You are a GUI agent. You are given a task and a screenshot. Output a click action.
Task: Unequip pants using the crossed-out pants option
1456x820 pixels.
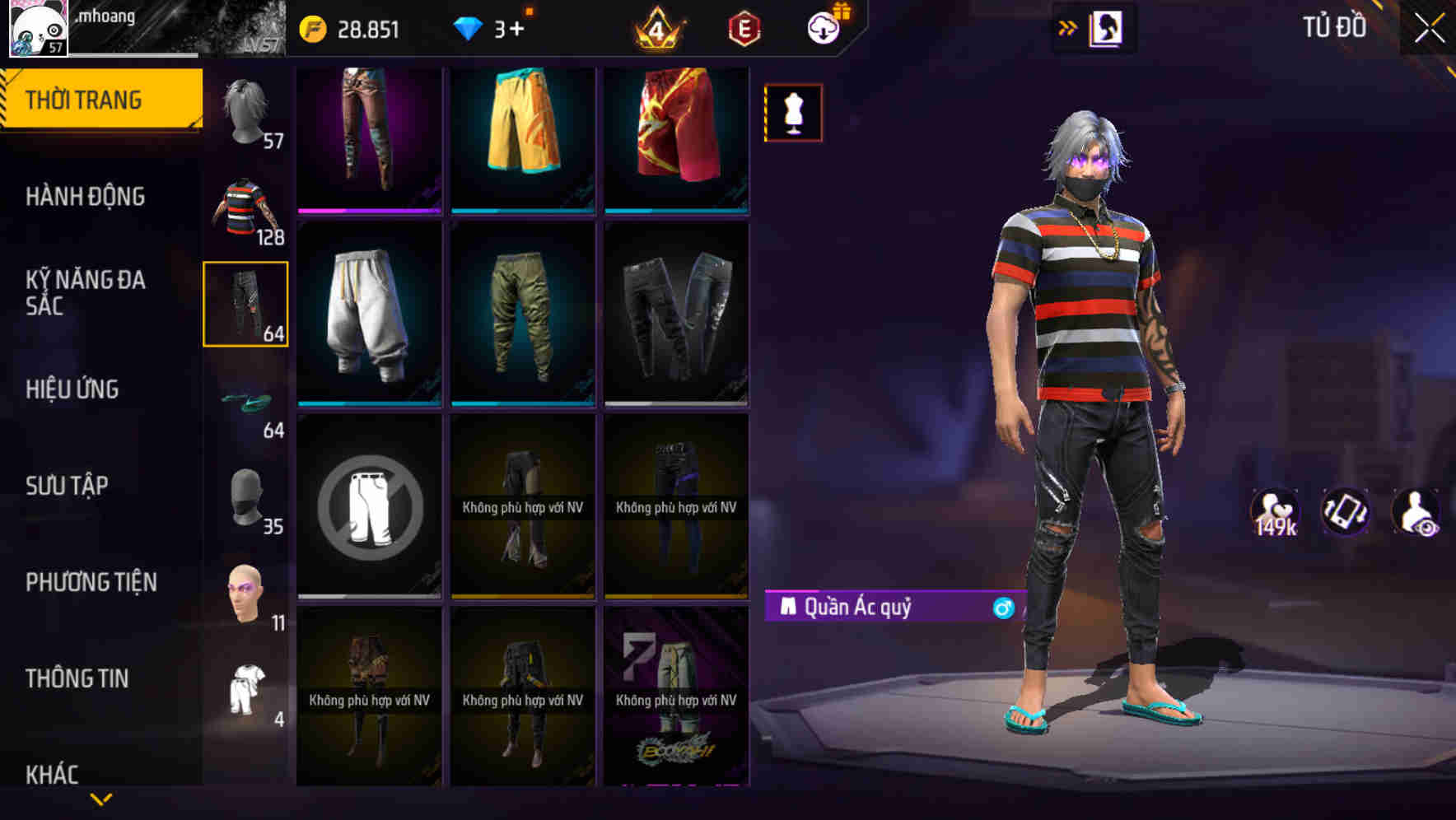tap(368, 506)
